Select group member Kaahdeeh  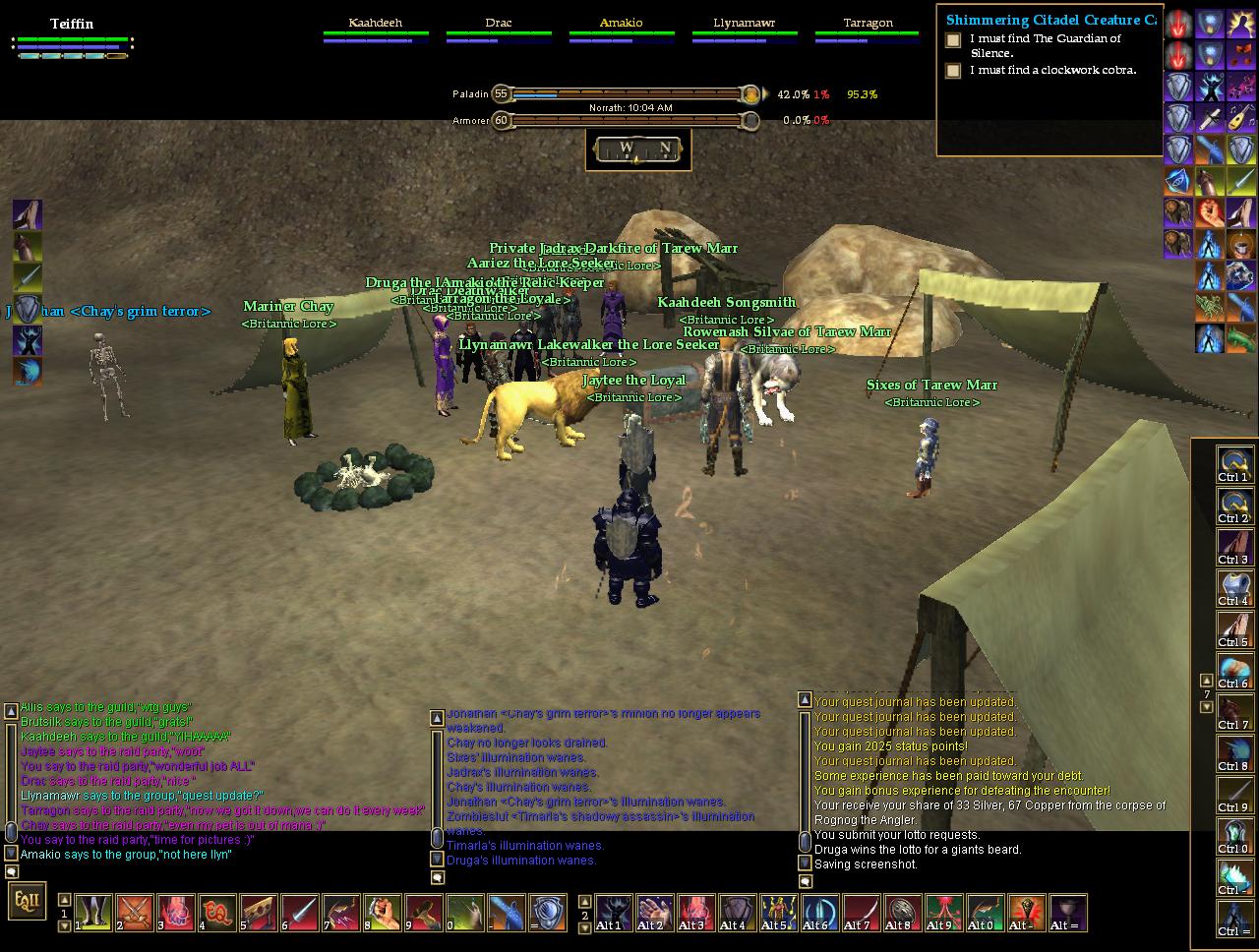376,23
